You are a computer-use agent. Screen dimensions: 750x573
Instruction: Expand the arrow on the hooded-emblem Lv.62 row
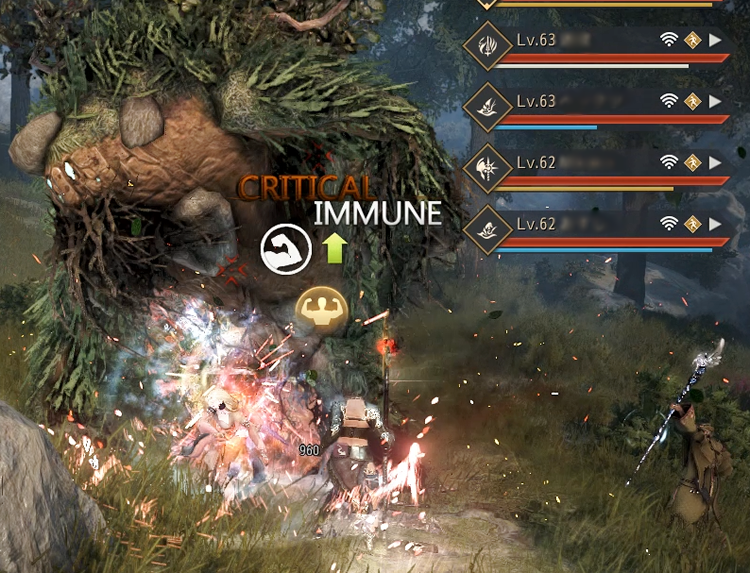point(715,222)
